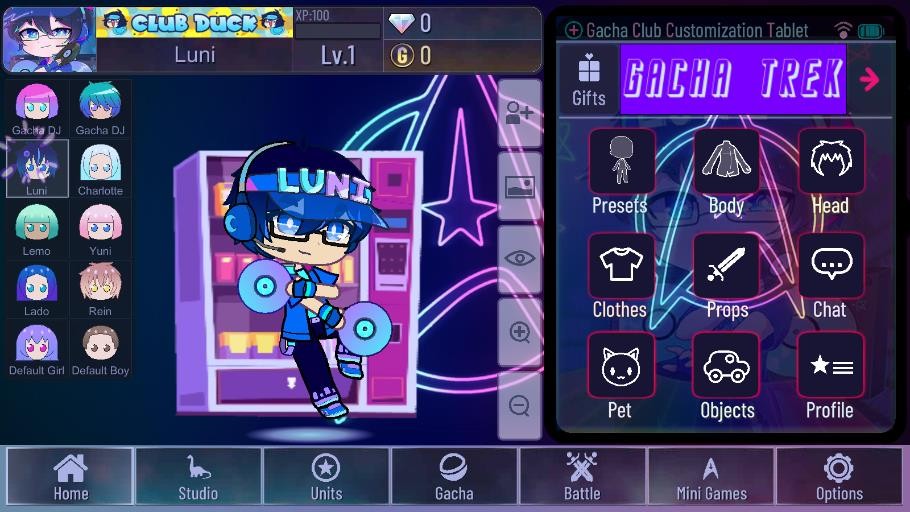Click the pink arrow next to Gacha Trek

[x=869, y=79]
